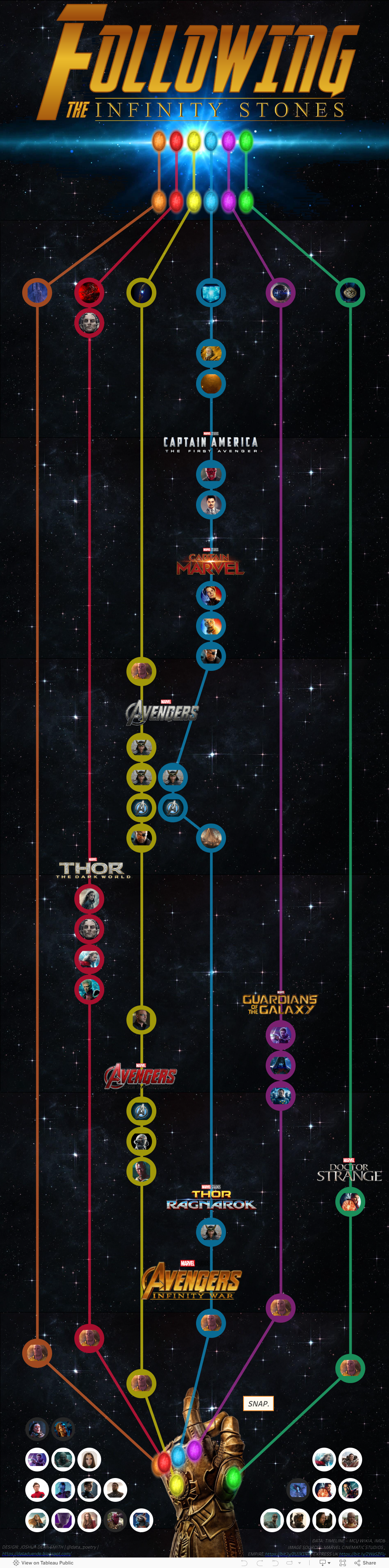Viewport: 389px width, 1568px height.
Task: Choose the Asgard marker on the blue line
Action: tap(211, 838)
